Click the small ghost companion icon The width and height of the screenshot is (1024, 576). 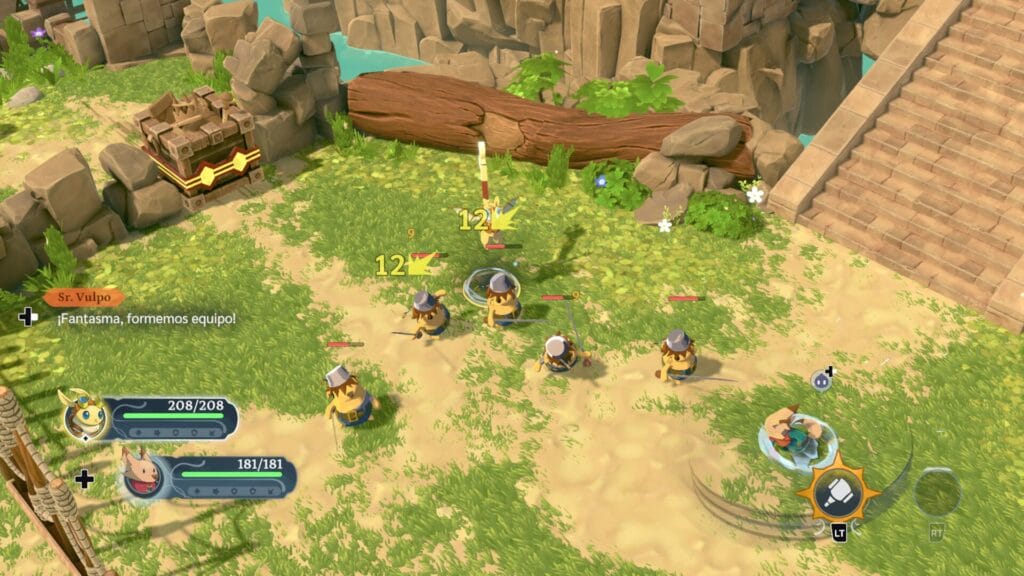[x=822, y=379]
